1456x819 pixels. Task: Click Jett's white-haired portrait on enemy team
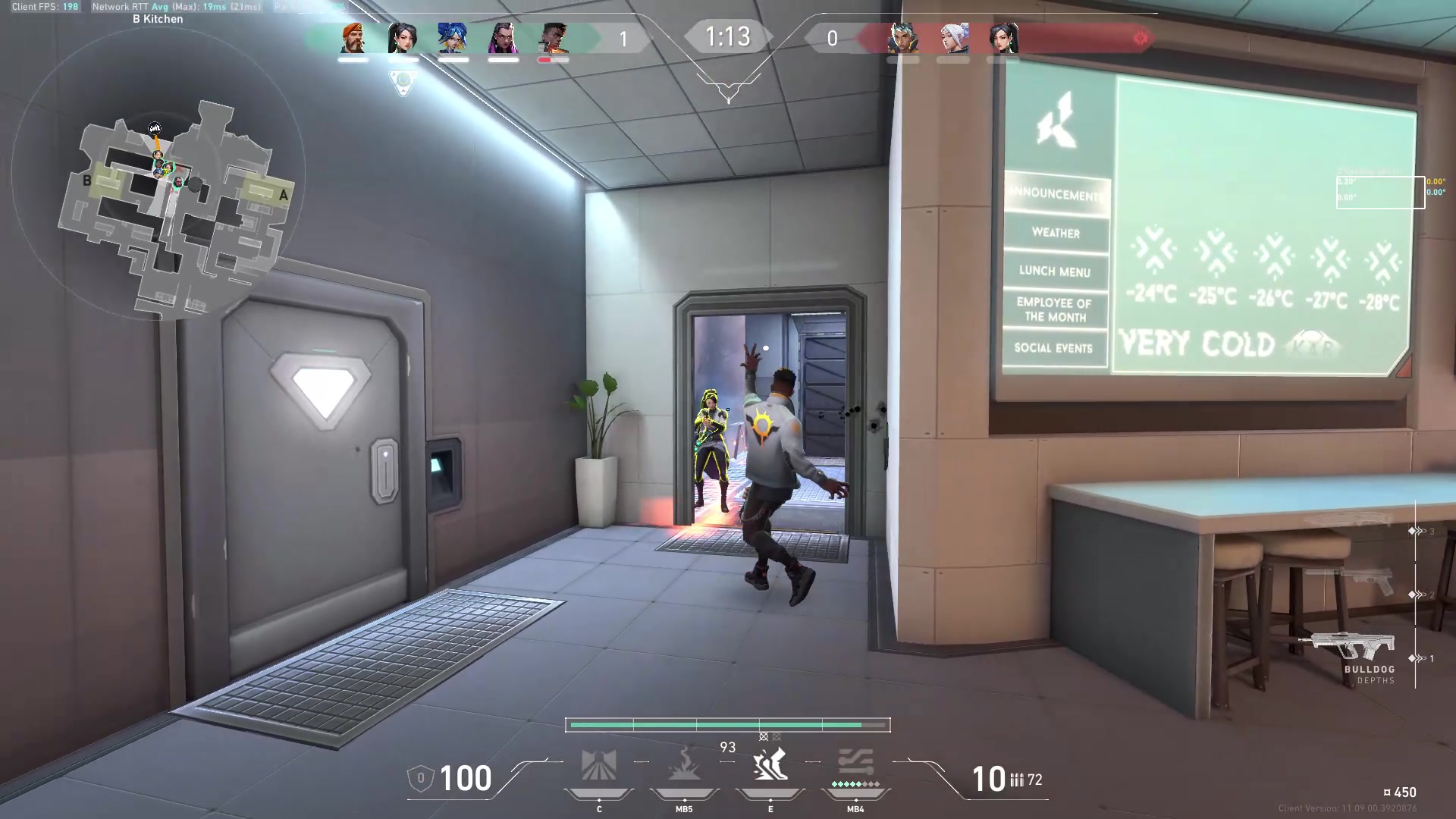(953, 38)
